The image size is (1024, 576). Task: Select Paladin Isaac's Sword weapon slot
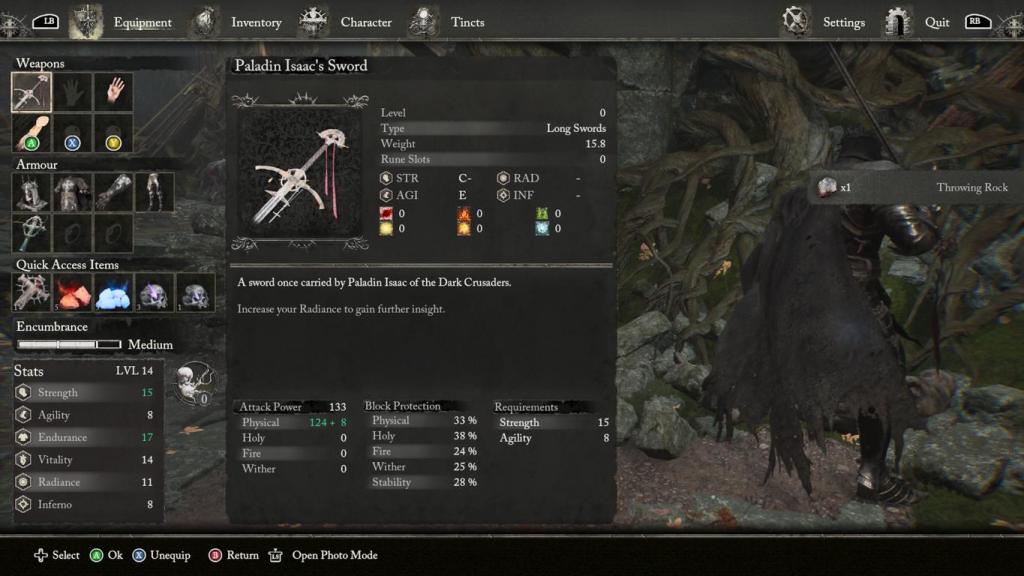click(x=31, y=92)
